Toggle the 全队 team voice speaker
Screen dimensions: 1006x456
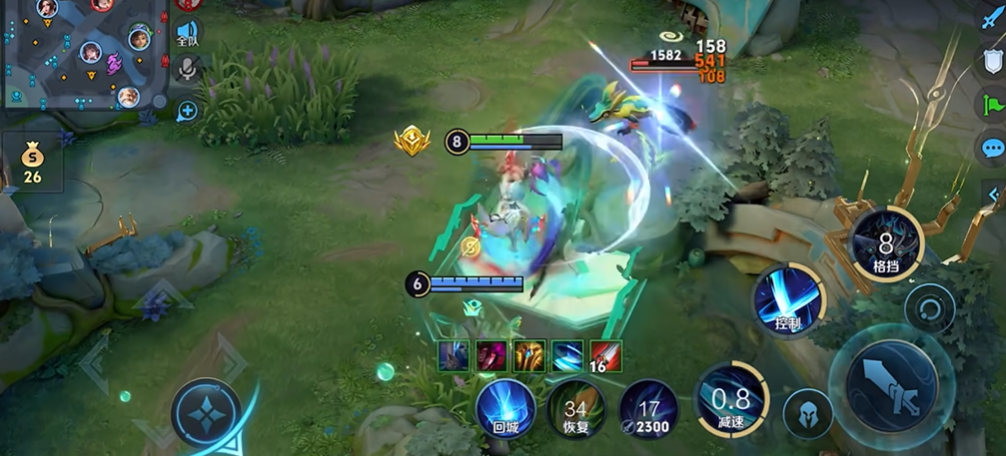tap(188, 34)
